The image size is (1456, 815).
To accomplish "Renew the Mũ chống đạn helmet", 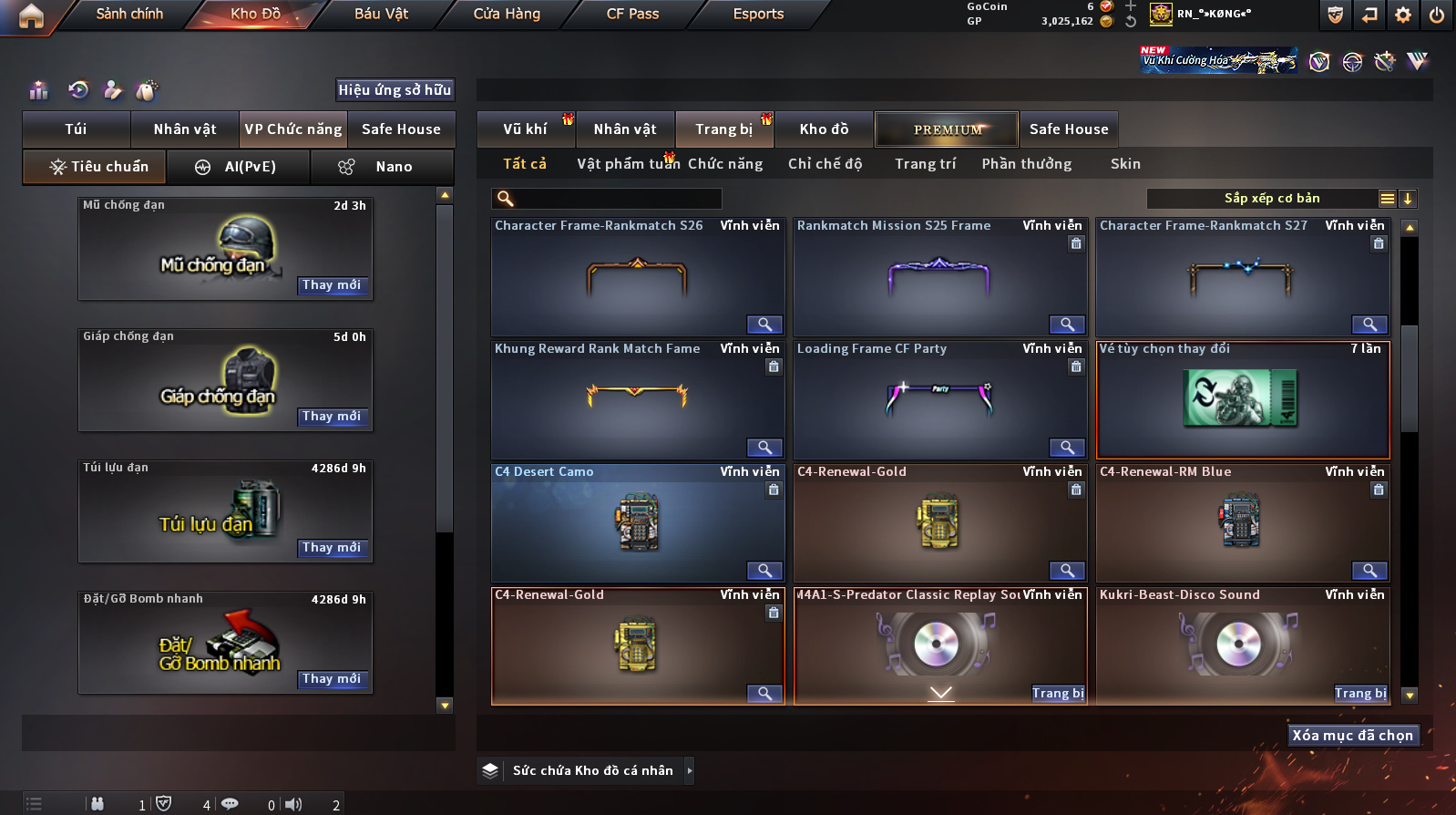I will tap(332, 285).
